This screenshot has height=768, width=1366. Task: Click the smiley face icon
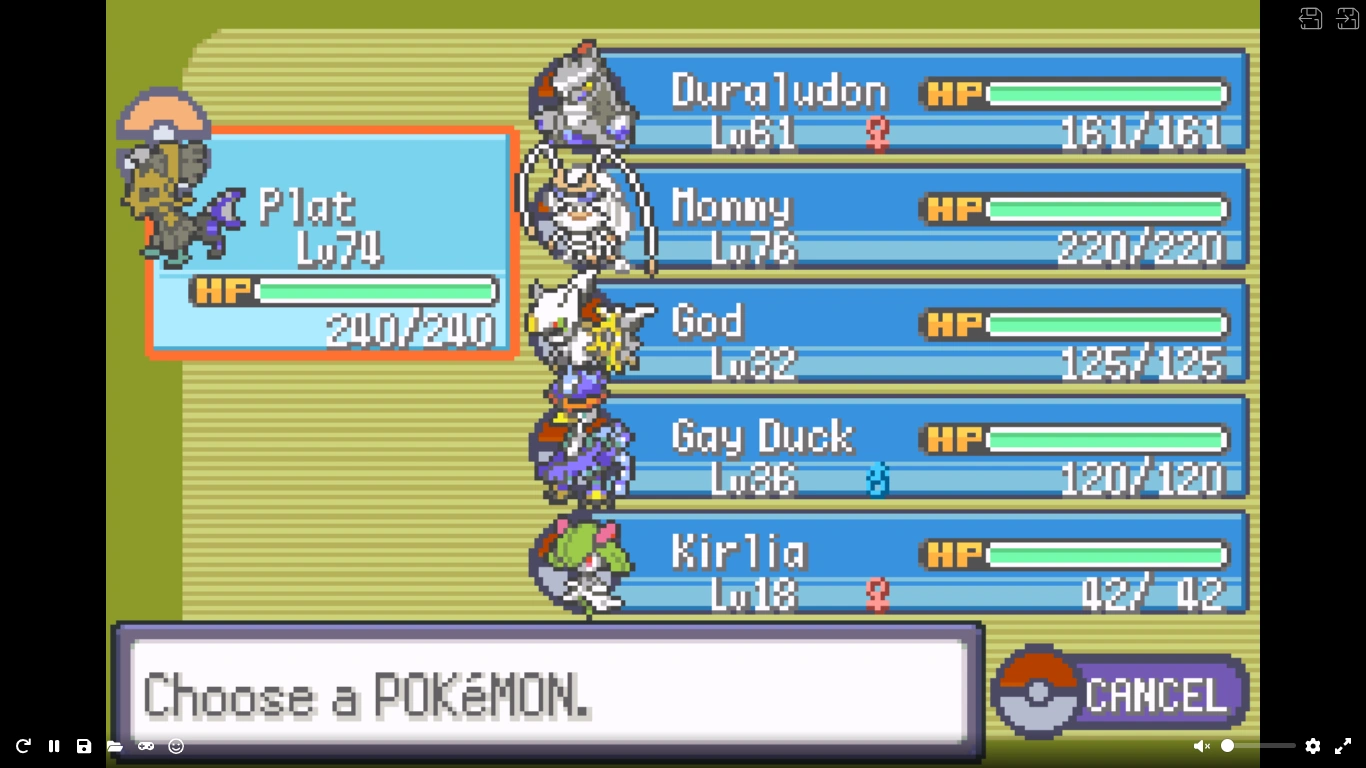[x=176, y=746]
